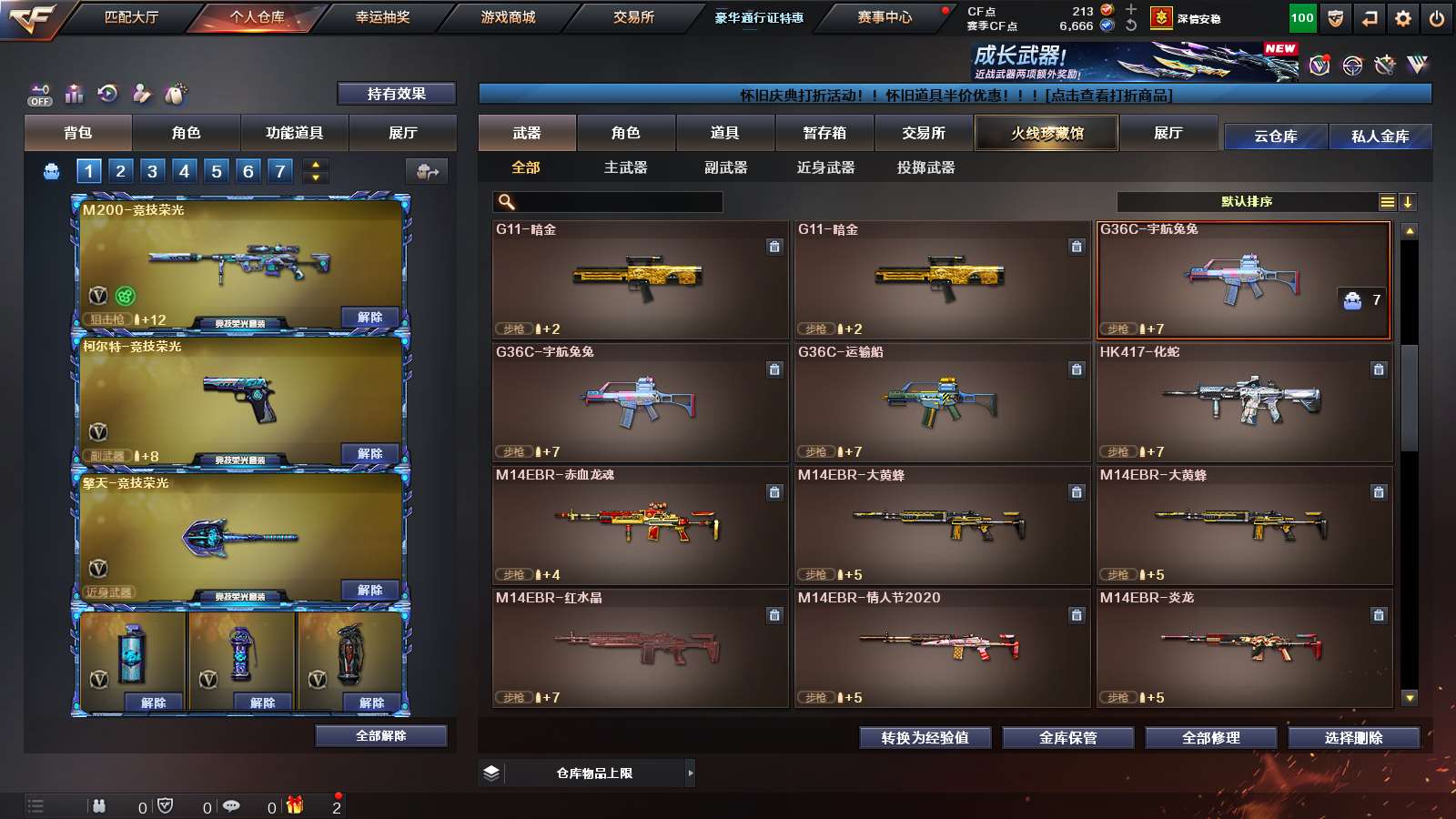1456x819 pixels.
Task: Filter by 近身武器 melee weapons
Action: tap(825, 167)
